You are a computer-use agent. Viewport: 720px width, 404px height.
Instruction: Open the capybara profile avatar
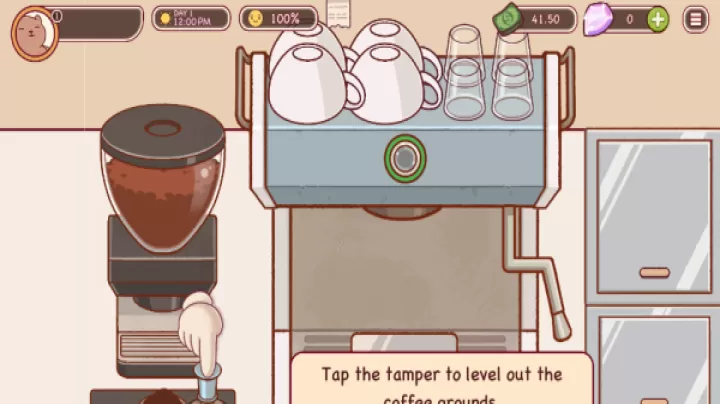pos(33,32)
